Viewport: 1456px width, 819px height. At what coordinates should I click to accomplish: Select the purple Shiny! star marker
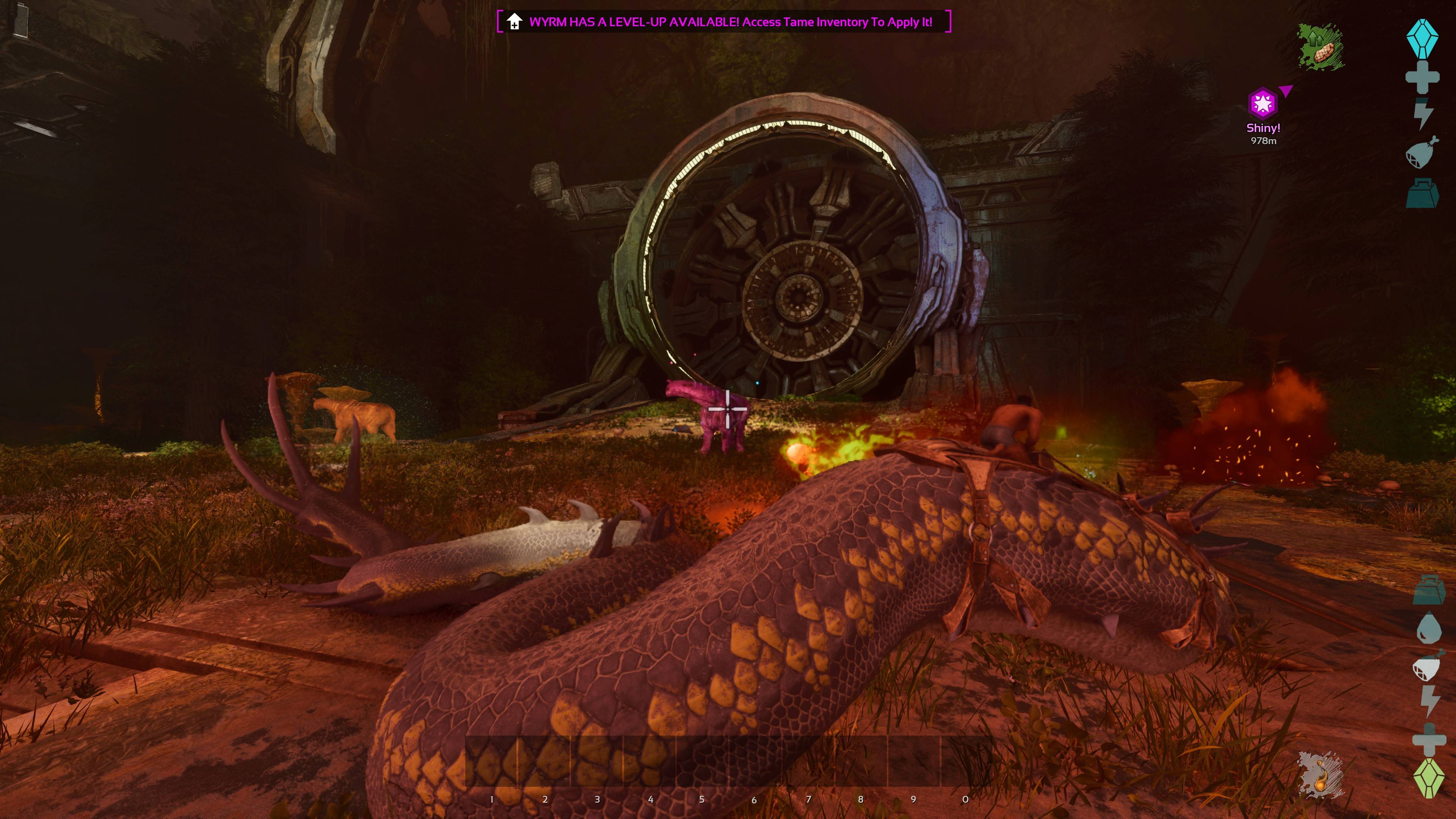coord(1262,104)
